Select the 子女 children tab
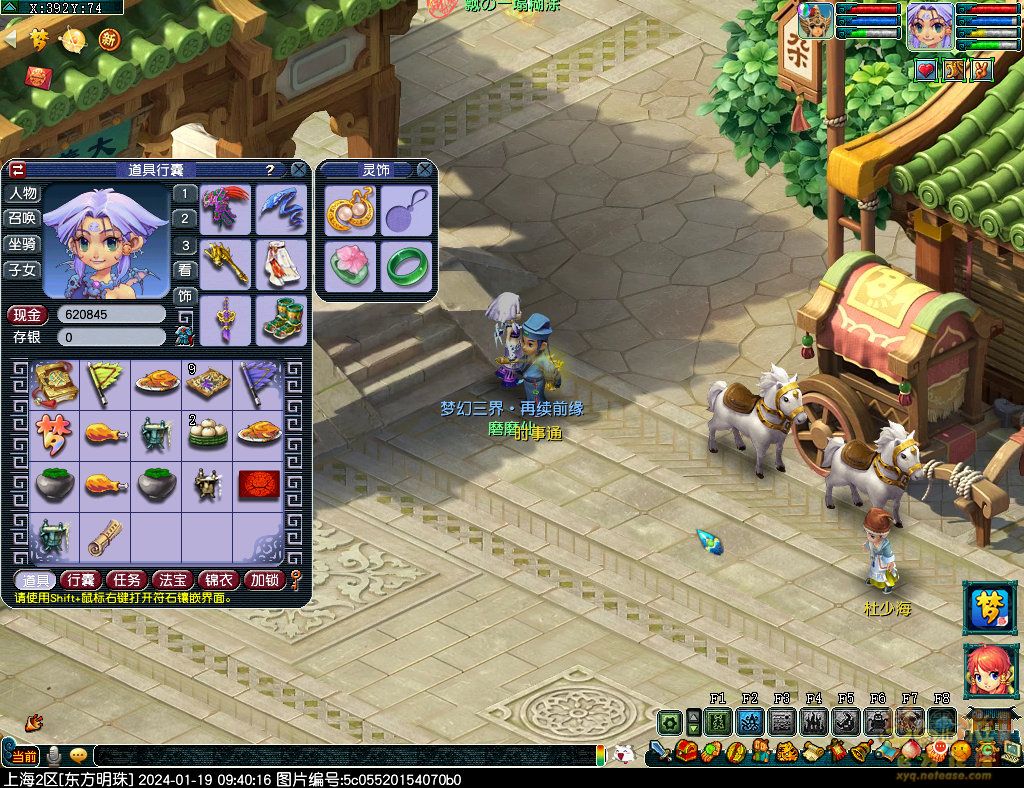The height and width of the screenshot is (788, 1024). (22, 269)
